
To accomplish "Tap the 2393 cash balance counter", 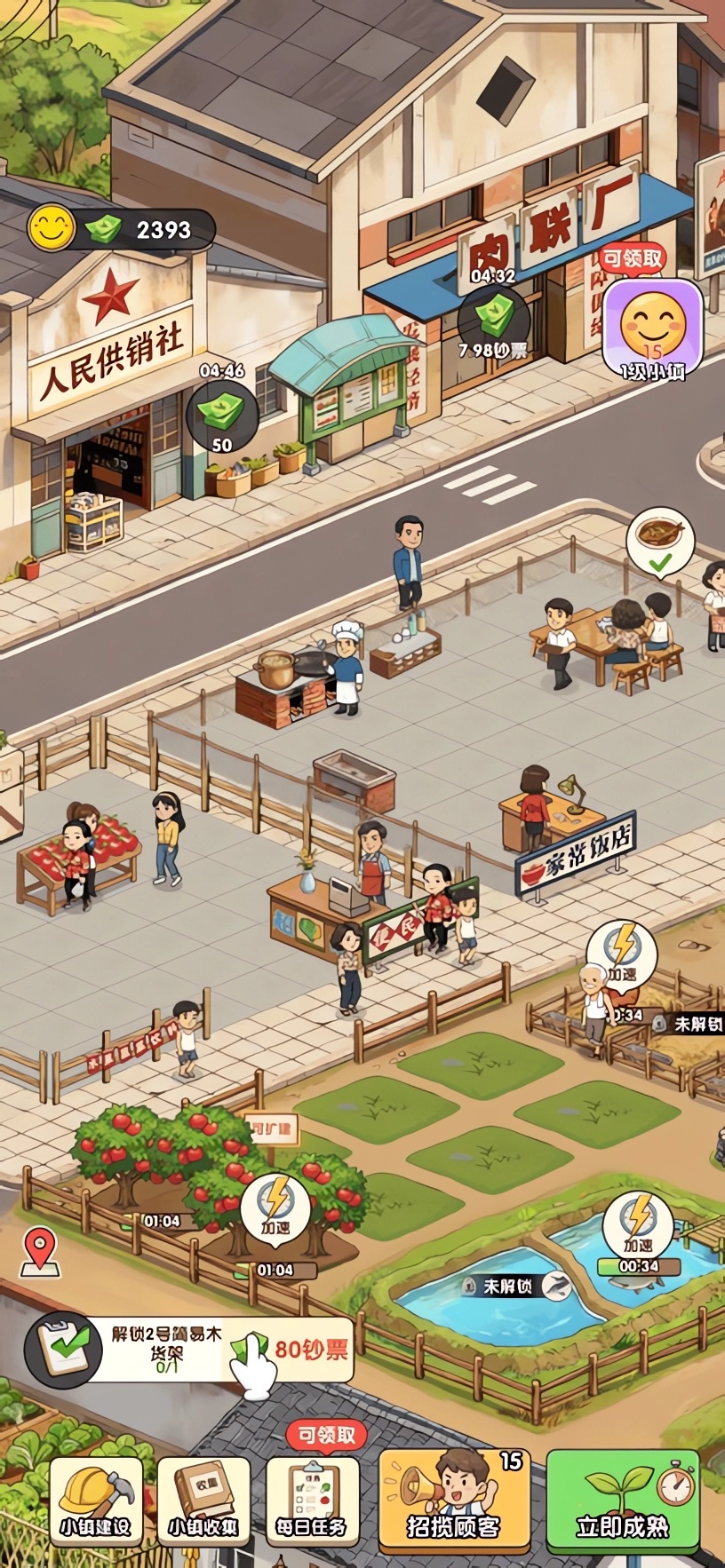I will 163,230.
